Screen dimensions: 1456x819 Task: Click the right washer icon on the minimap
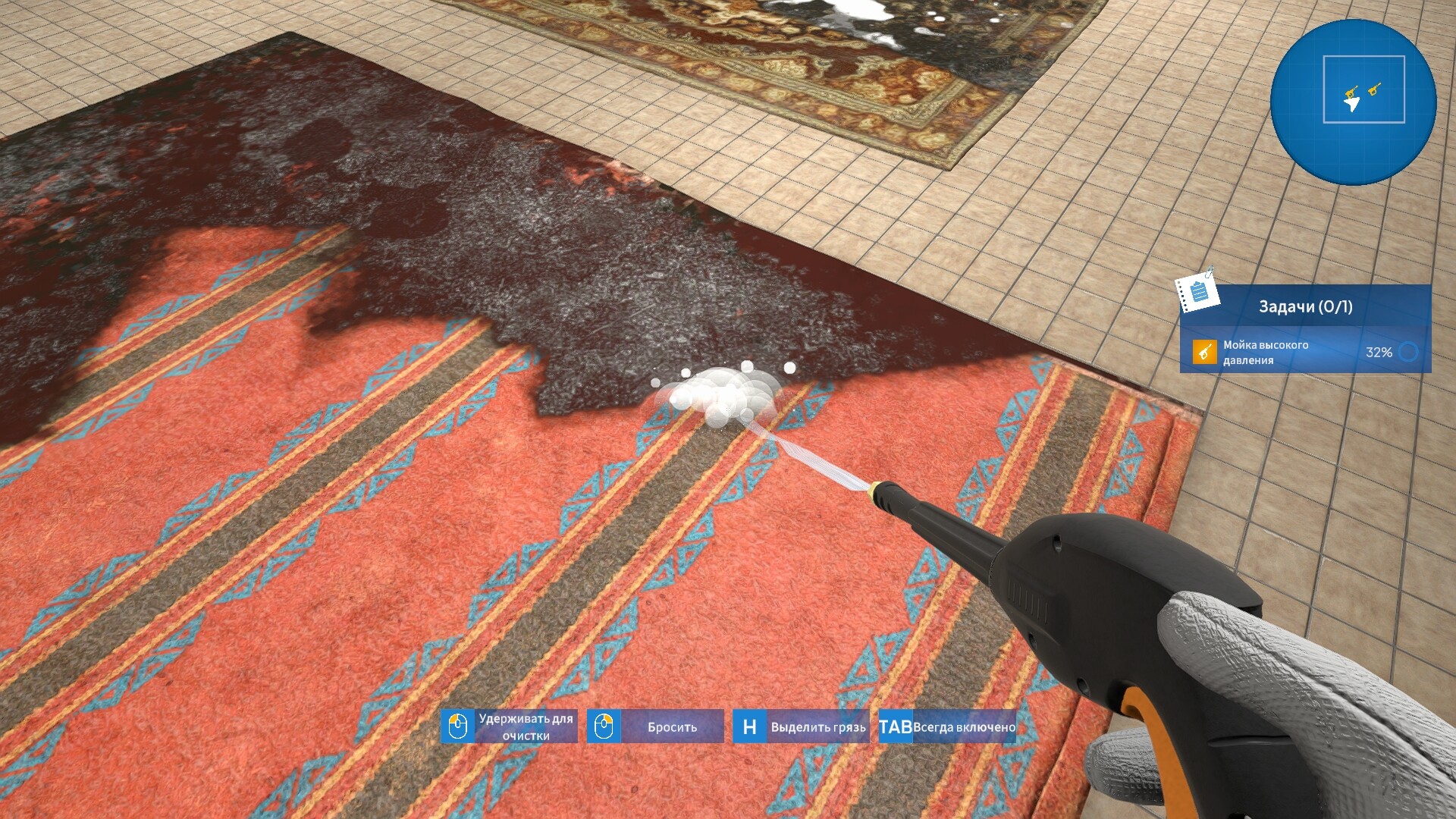(1374, 89)
